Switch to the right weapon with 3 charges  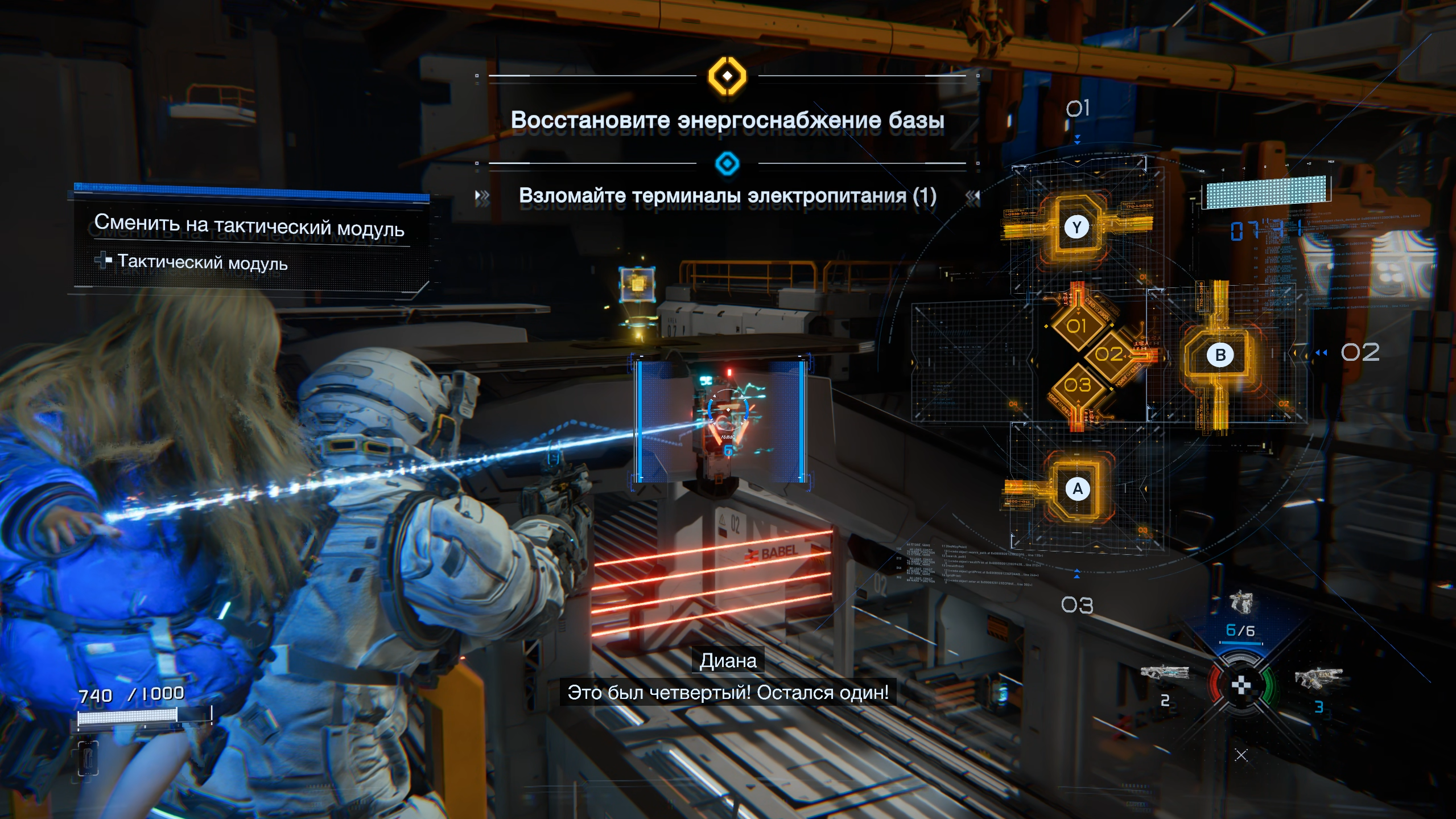coord(1318,678)
